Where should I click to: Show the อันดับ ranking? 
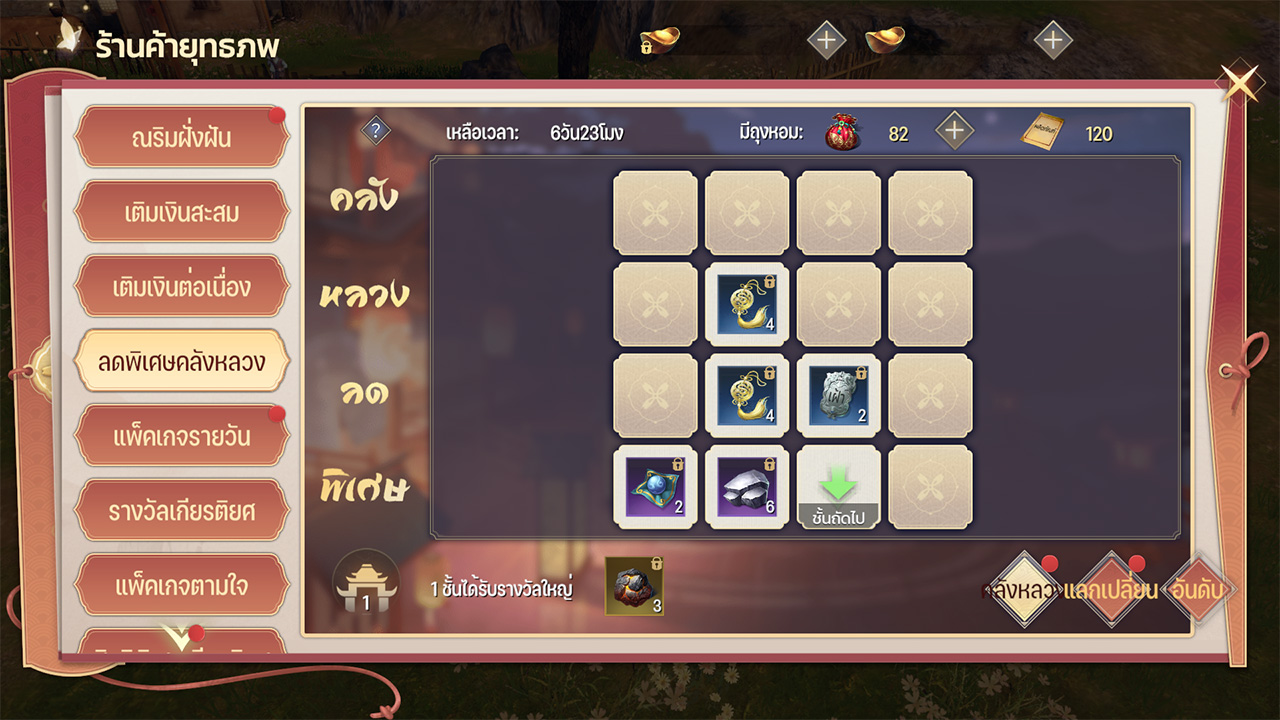[1198, 590]
